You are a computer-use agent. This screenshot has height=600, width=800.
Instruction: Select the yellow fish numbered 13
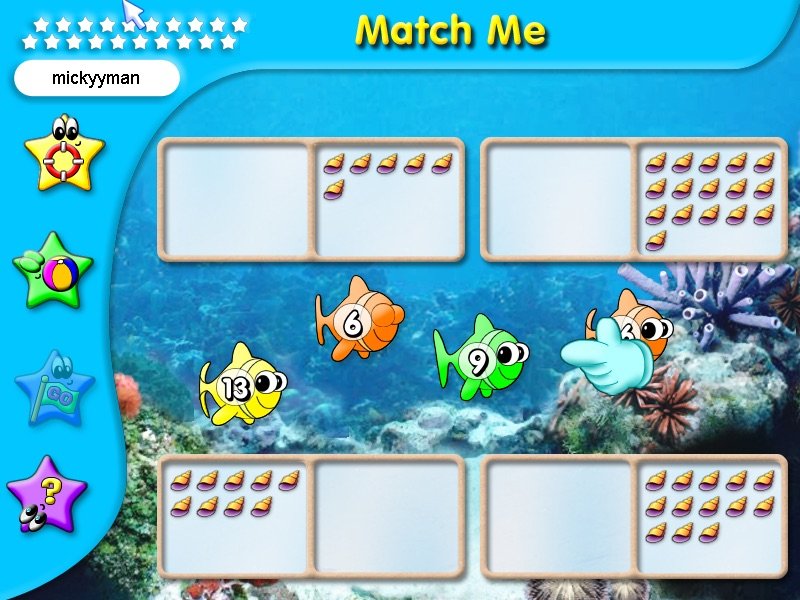[241, 385]
